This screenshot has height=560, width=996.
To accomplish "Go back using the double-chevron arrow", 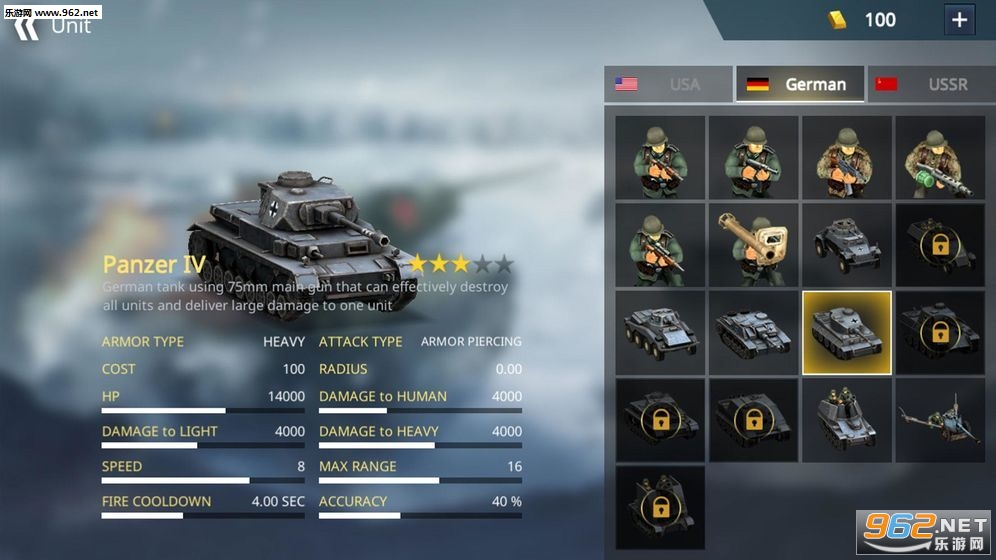I will coord(27,25).
